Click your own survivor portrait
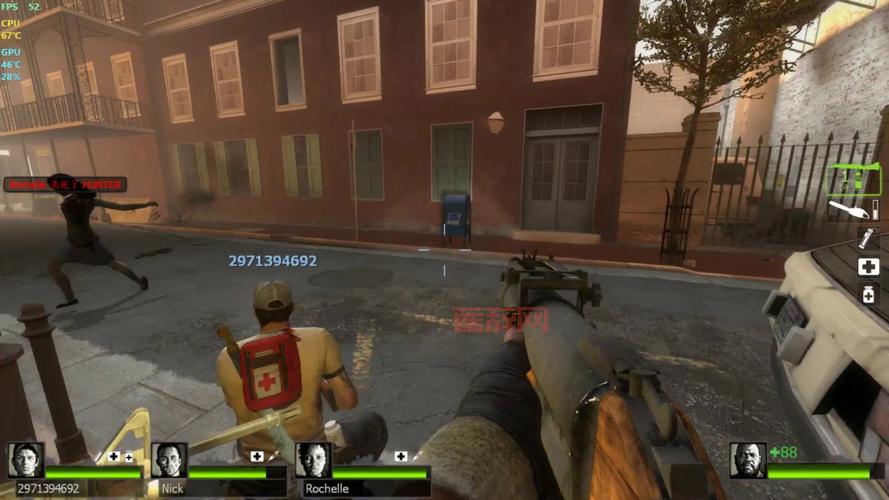The height and width of the screenshot is (500, 889). coord(747,460)
